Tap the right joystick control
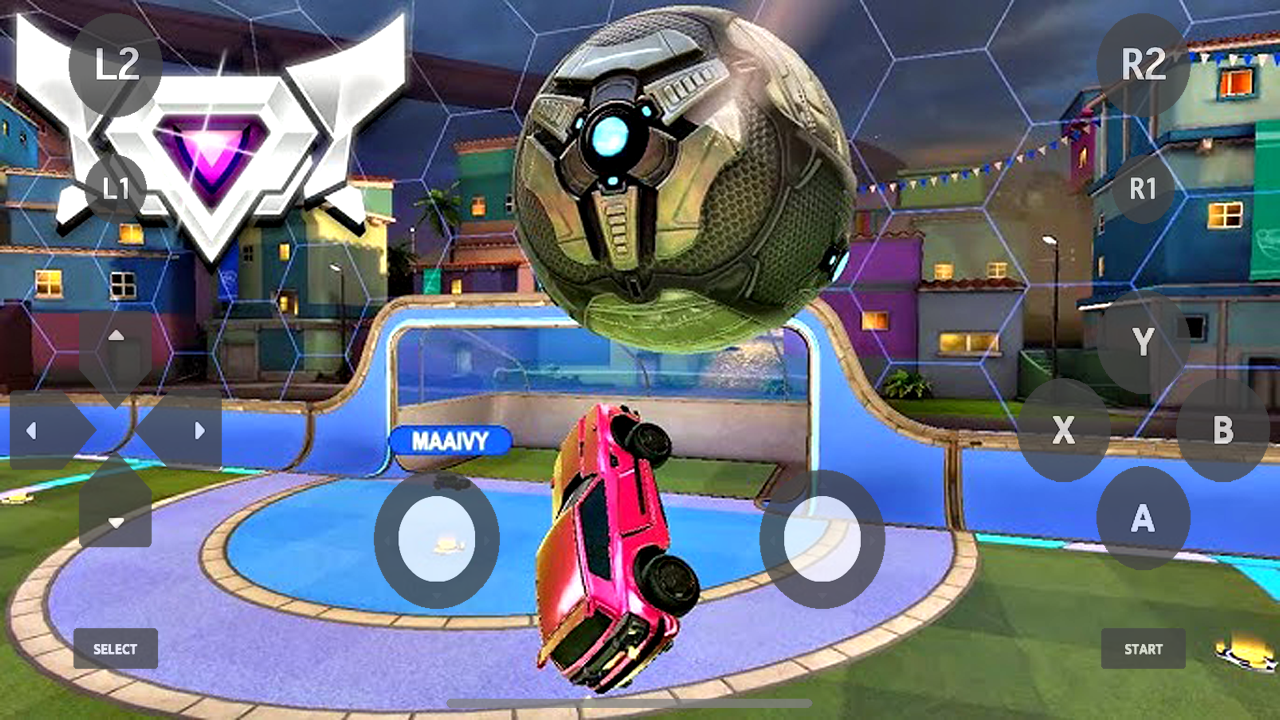Screen dimensions: 1280x720 tap(822, 540)
